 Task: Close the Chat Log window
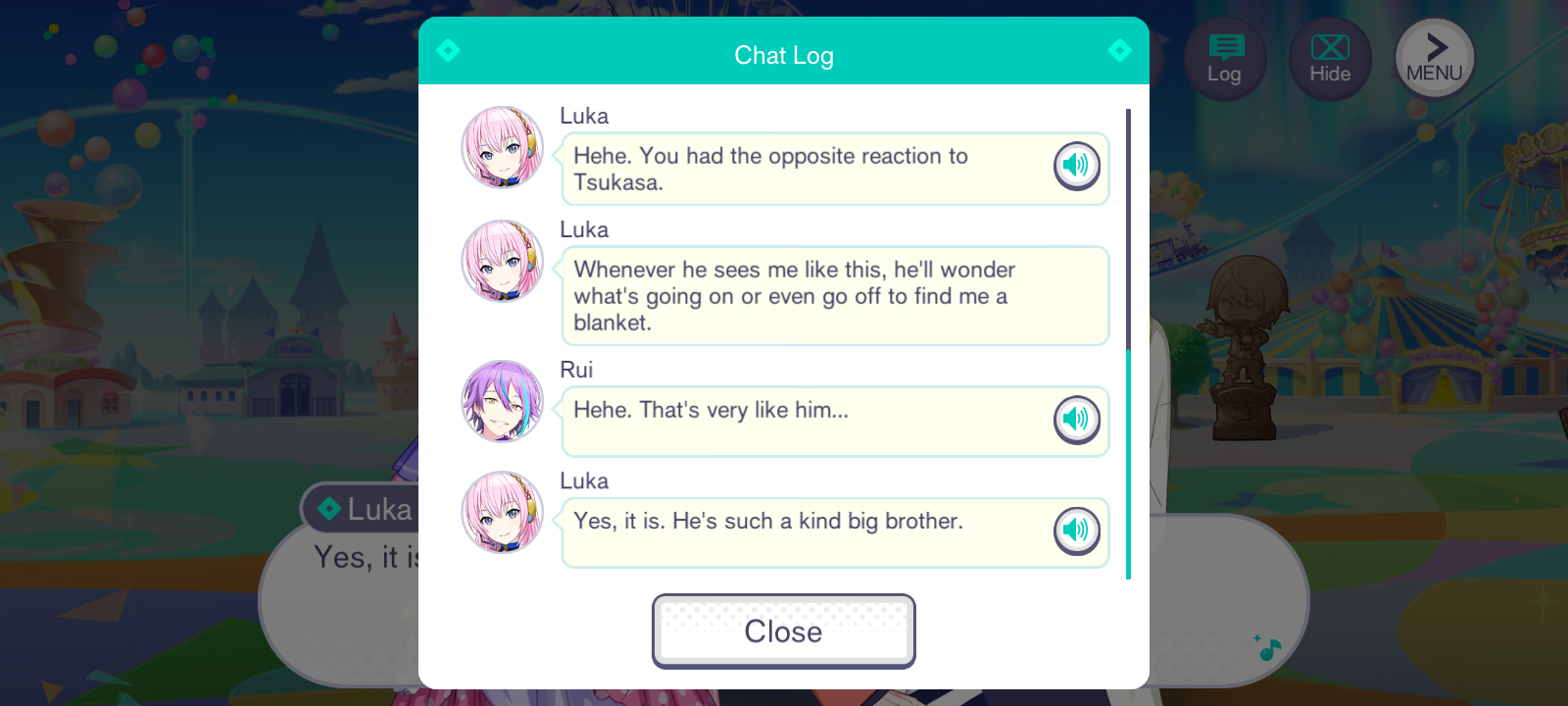click(x=783, y=630)
